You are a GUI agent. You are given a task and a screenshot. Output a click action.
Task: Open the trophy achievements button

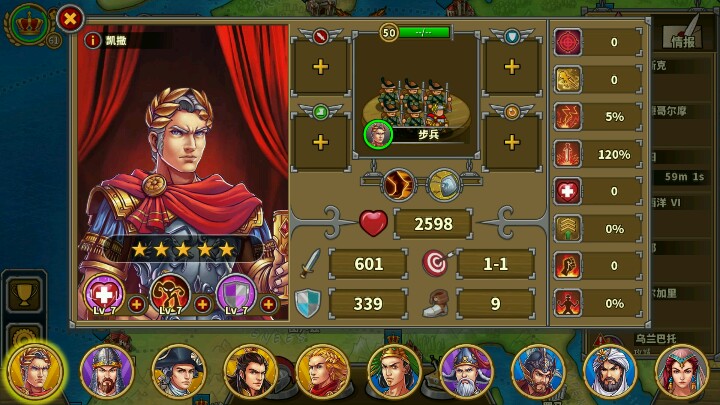tap(22, 294)
